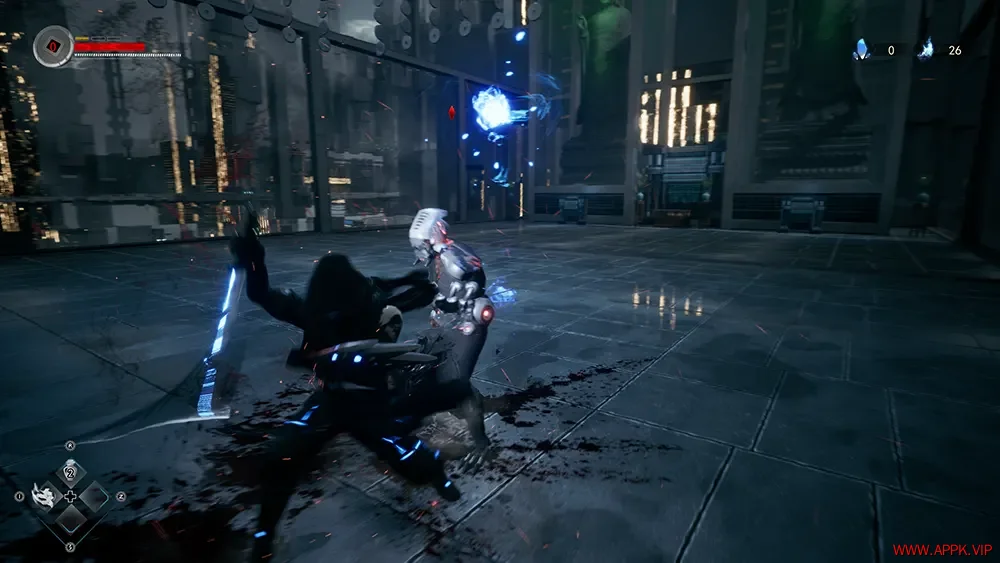Select the potion flask quick slot
The height and width of the screenshot is (563, 1000).
click(70, 472)
